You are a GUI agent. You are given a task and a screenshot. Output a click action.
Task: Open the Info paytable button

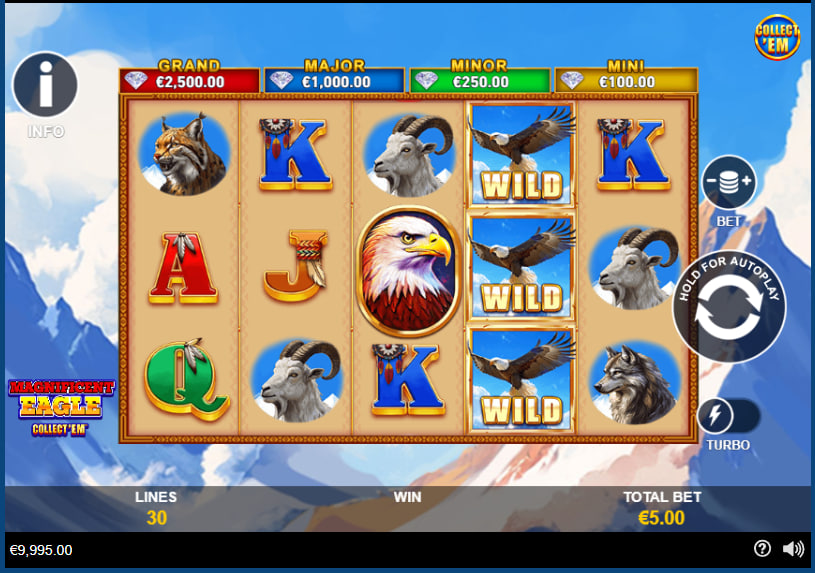point(45,87)
